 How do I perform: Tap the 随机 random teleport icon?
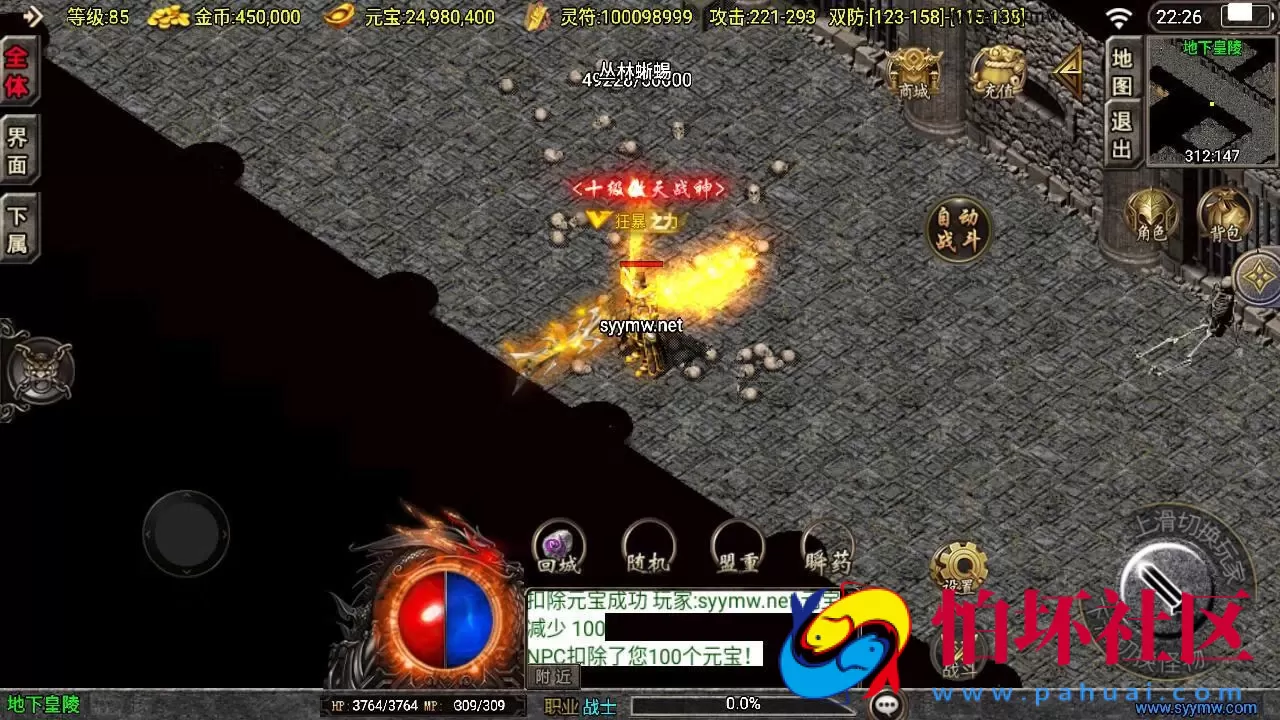pos(647,549)
